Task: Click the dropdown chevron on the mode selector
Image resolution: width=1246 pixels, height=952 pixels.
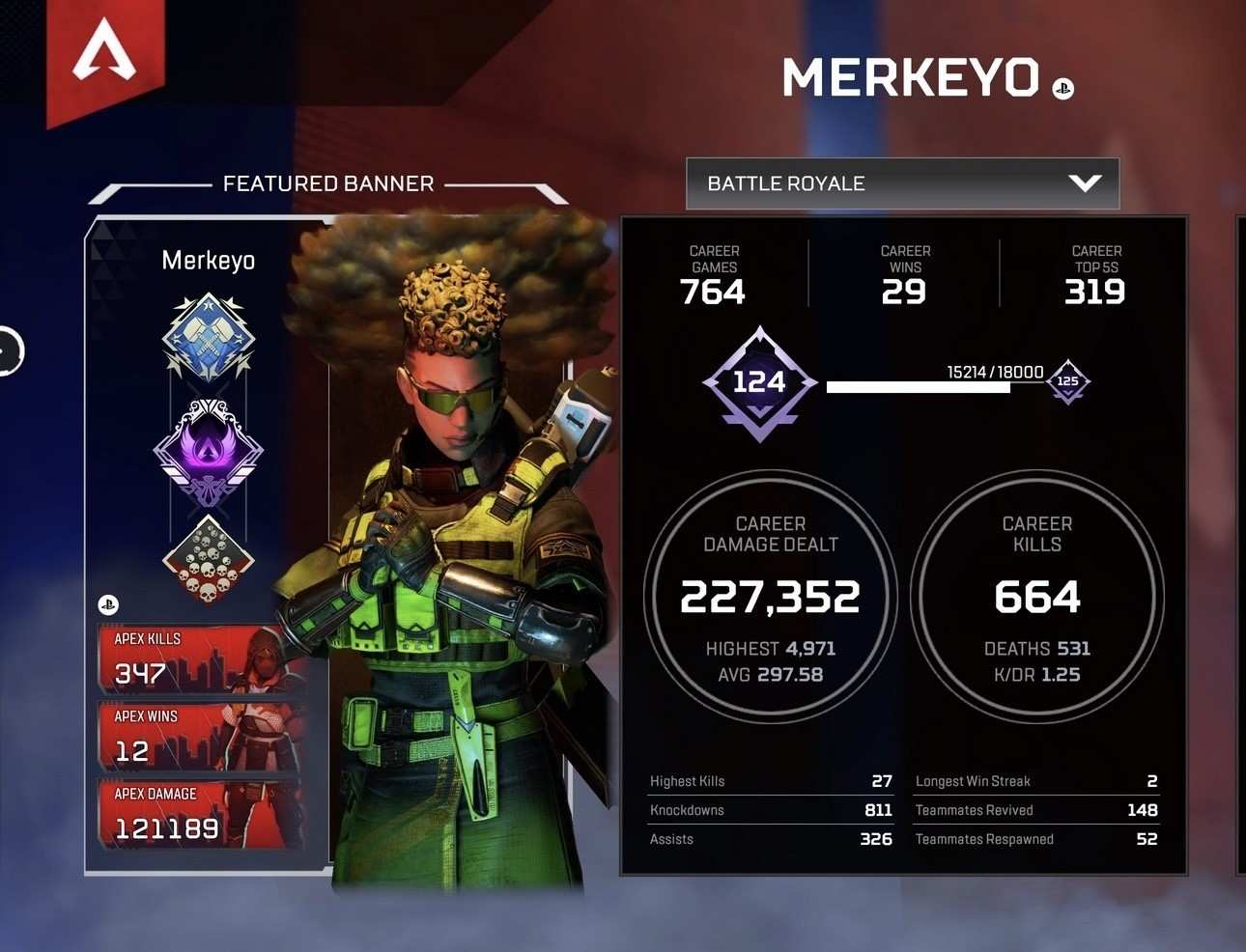Action: click(x=1086, y=182)
